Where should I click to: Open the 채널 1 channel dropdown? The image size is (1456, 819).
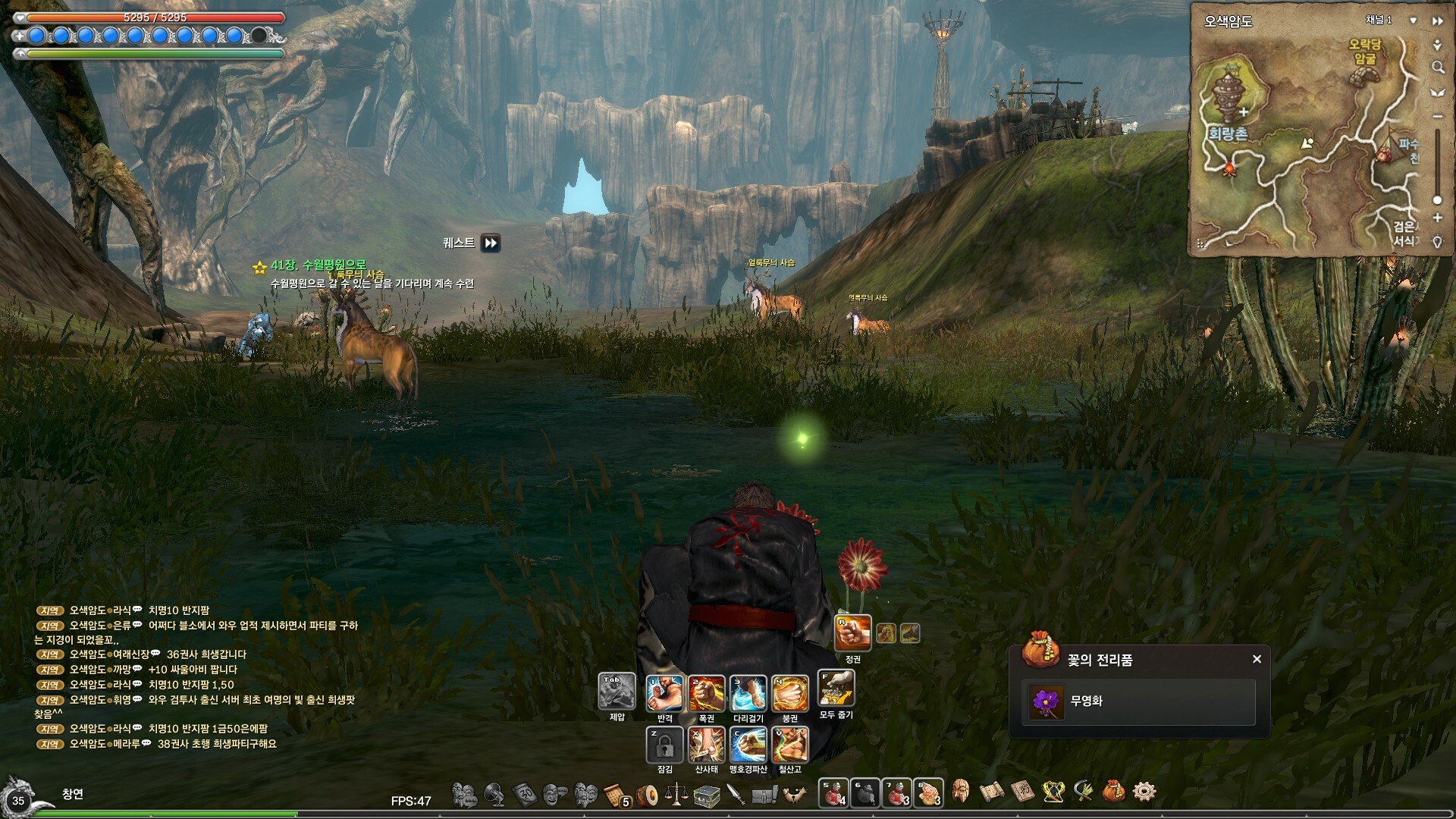pyautogui.click(x=1413, y=20)
